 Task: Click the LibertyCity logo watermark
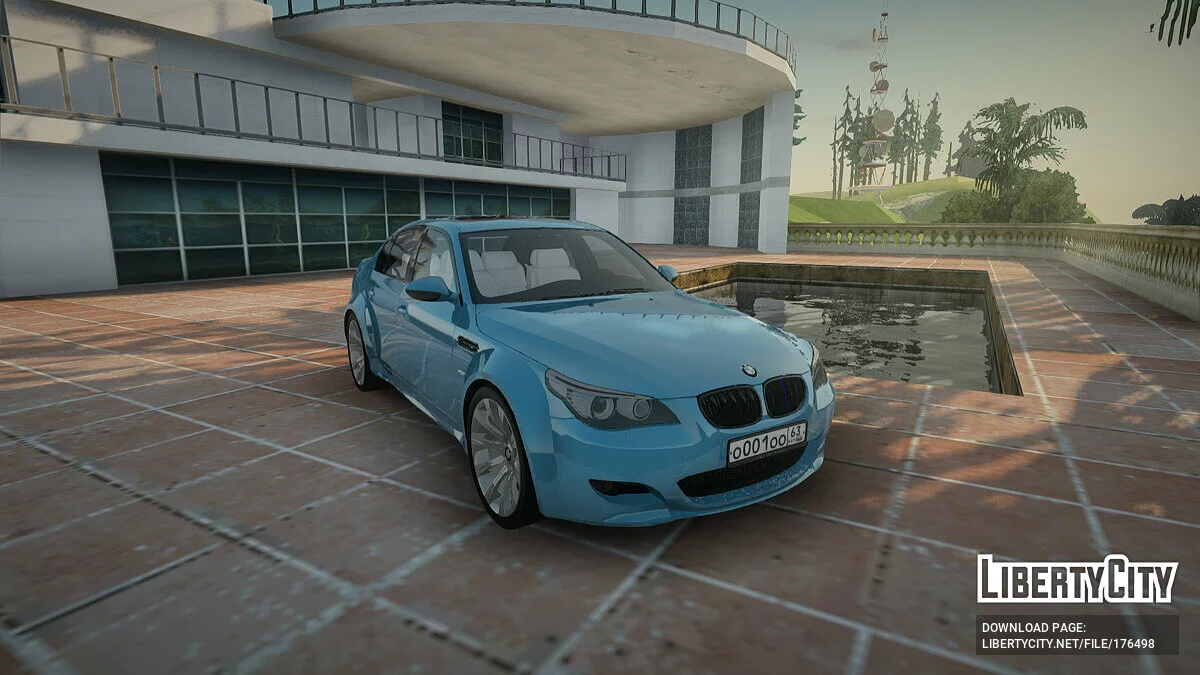click(x=1077, y=579)
